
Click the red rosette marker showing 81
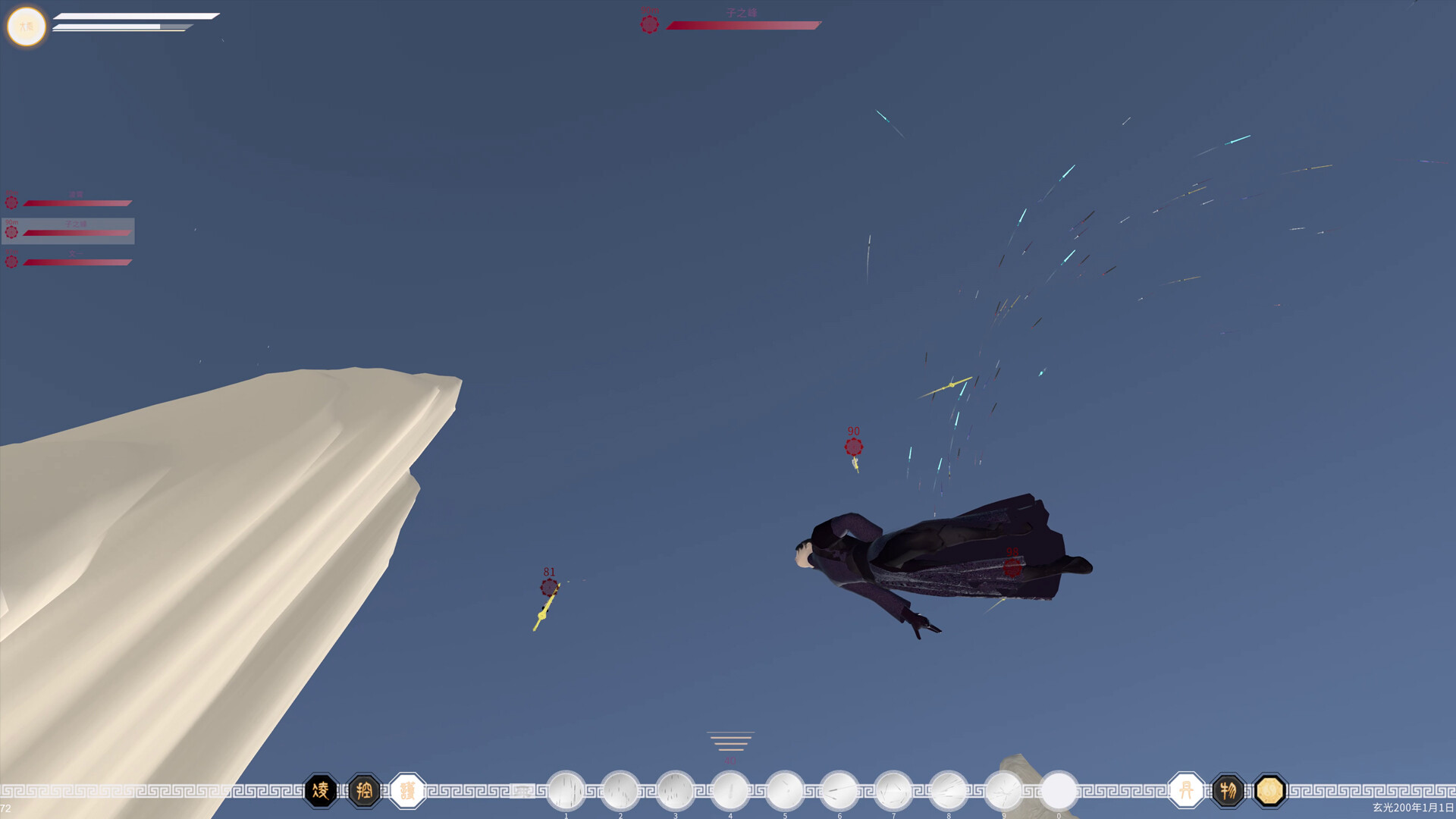pos(548,588)
